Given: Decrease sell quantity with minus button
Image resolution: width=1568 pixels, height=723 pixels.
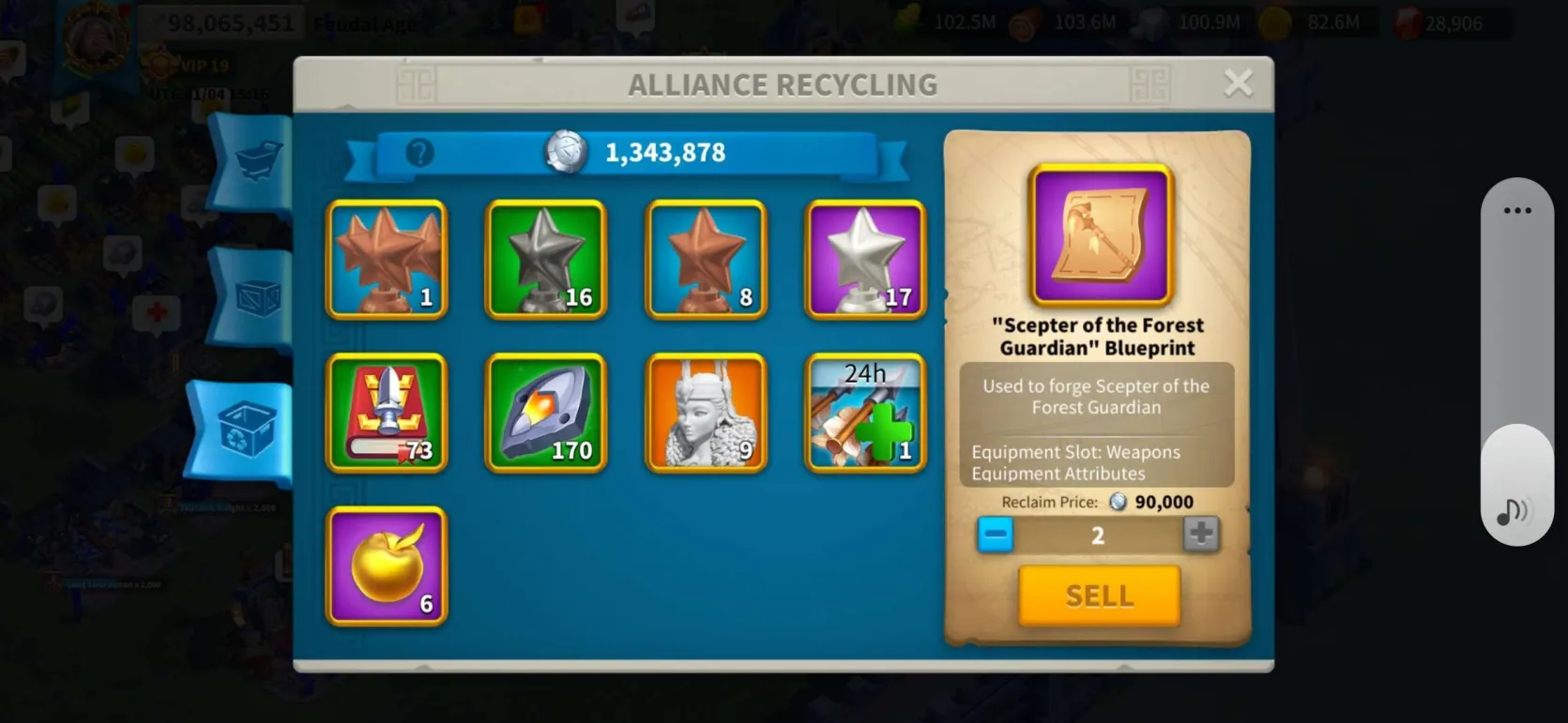Looking at the screenshot, I should tap(996, 535).
